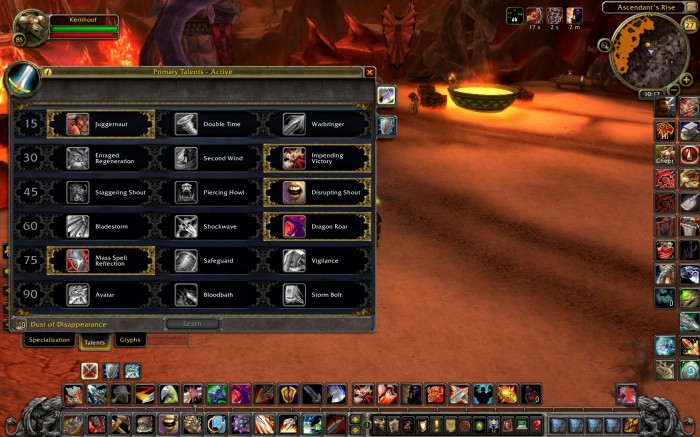This screenshot has width=700, height=437.
Task: Select the Juggernaut talent
Action: tap(100, 124)
